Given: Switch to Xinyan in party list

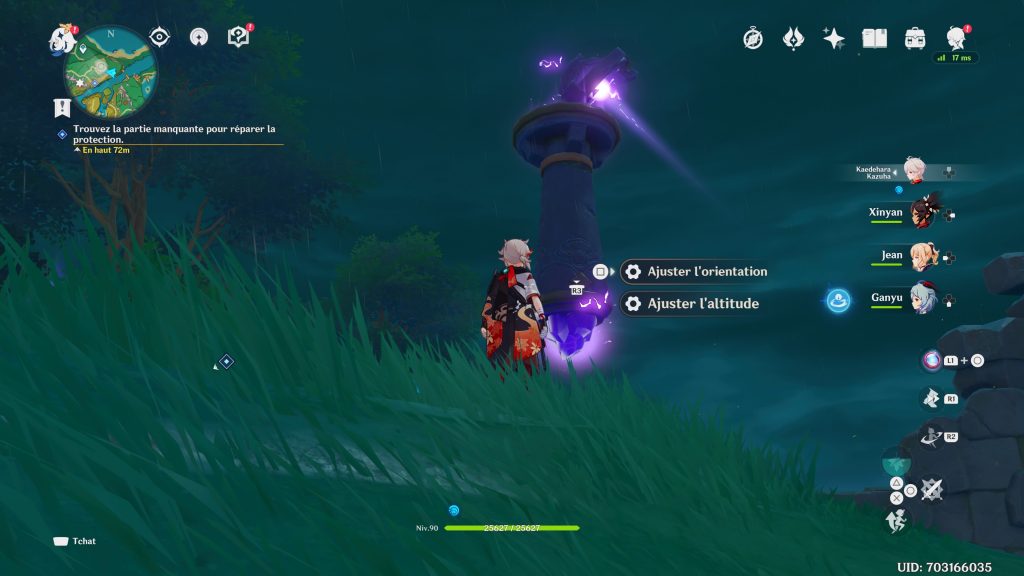Looking at the screenshot, I should (920, 213).
